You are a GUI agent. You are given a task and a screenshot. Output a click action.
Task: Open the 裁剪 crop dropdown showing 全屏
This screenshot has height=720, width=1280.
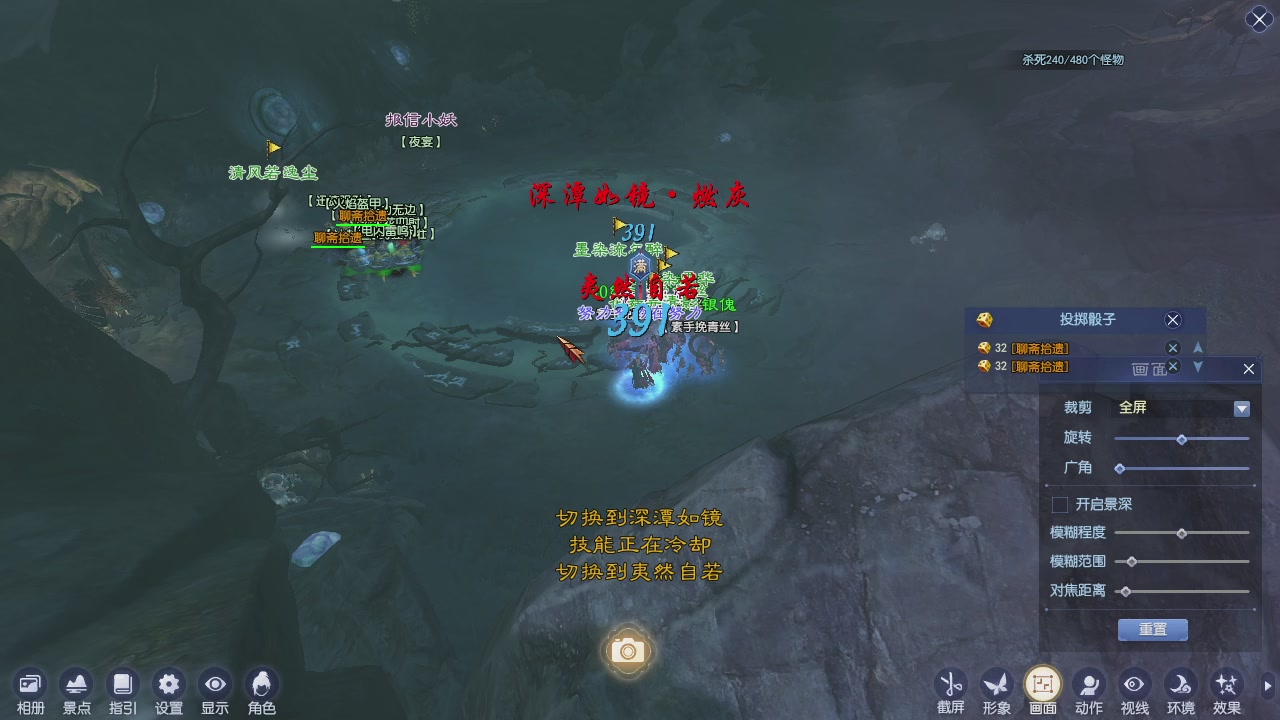tap(1241, 408)
